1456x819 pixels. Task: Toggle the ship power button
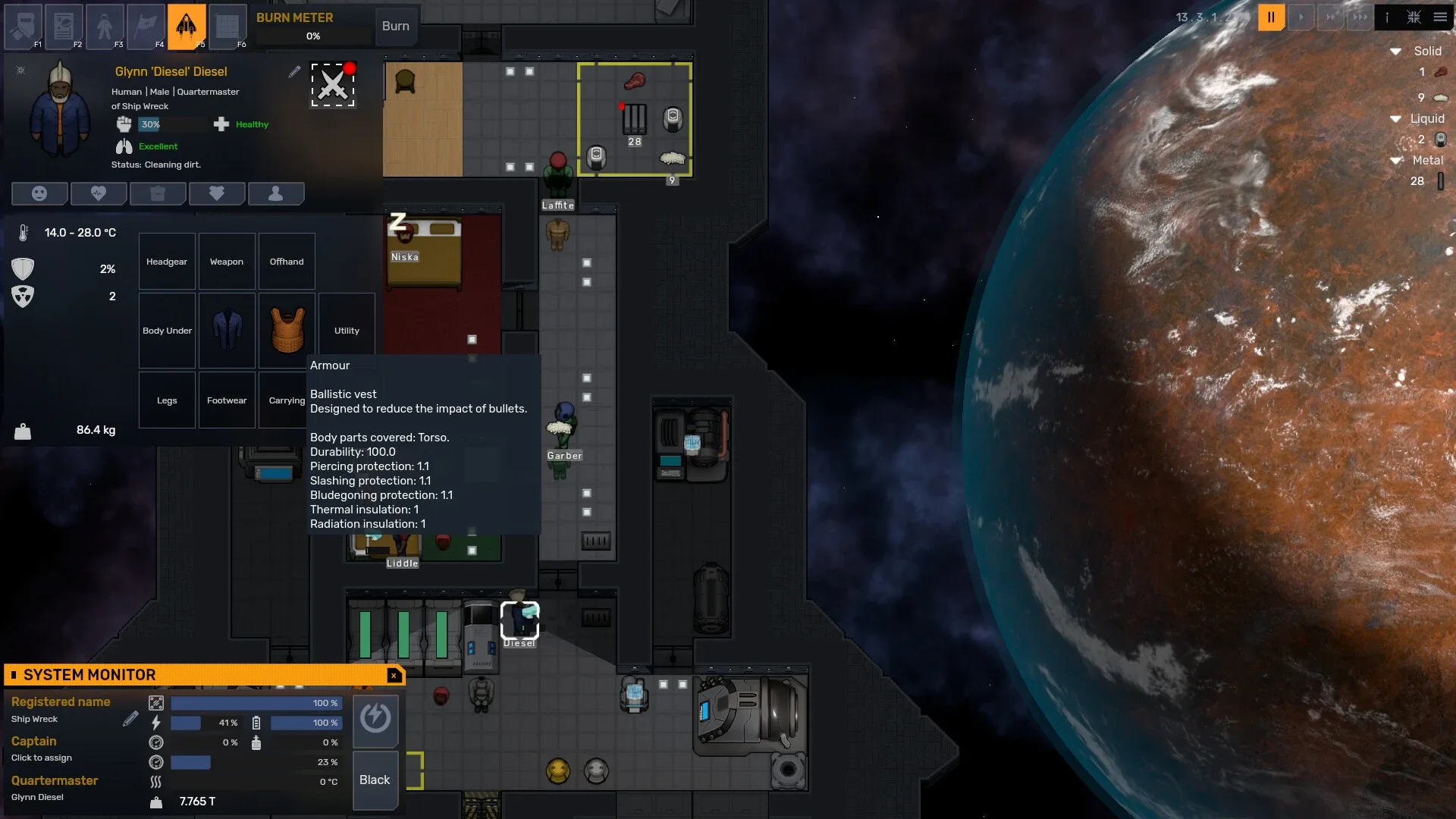[375, 717]
